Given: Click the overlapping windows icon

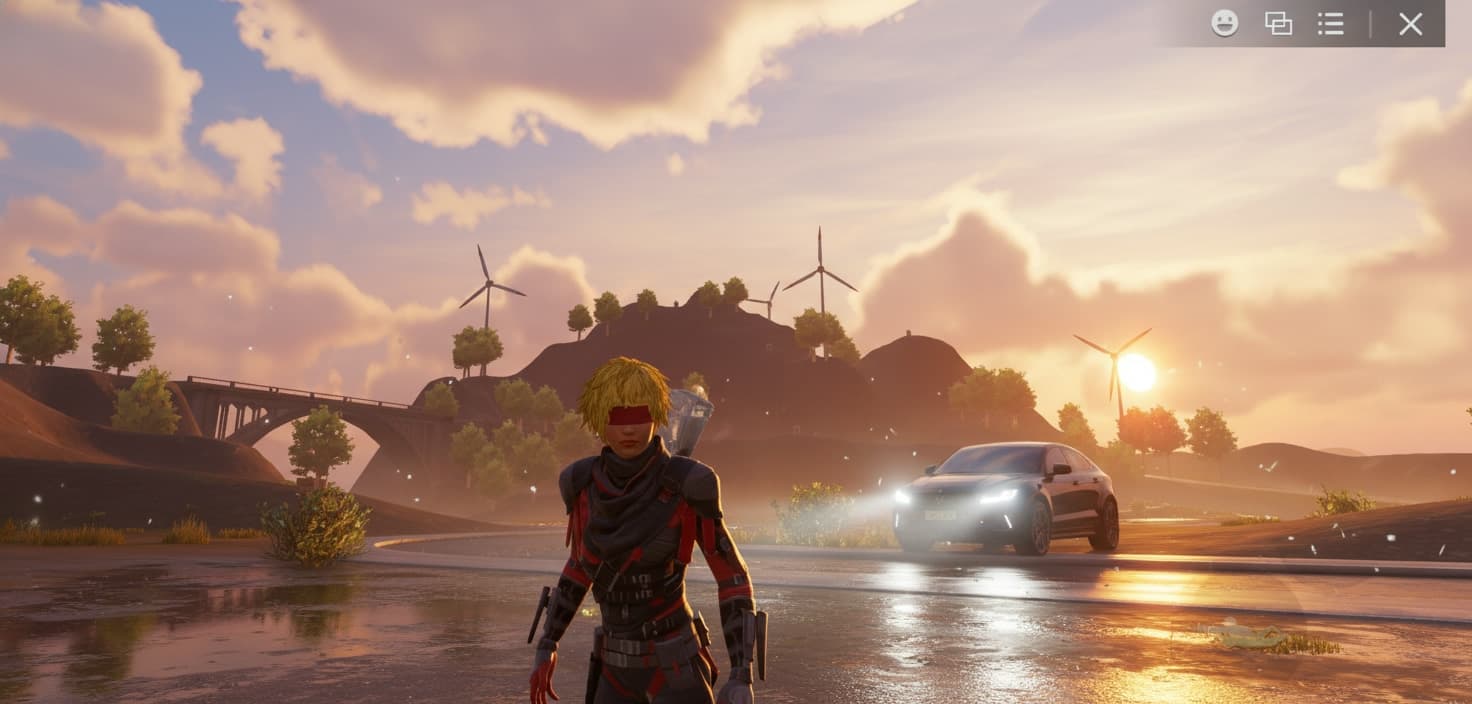Looking at the screenshot, I should (x=1278, y=23).
